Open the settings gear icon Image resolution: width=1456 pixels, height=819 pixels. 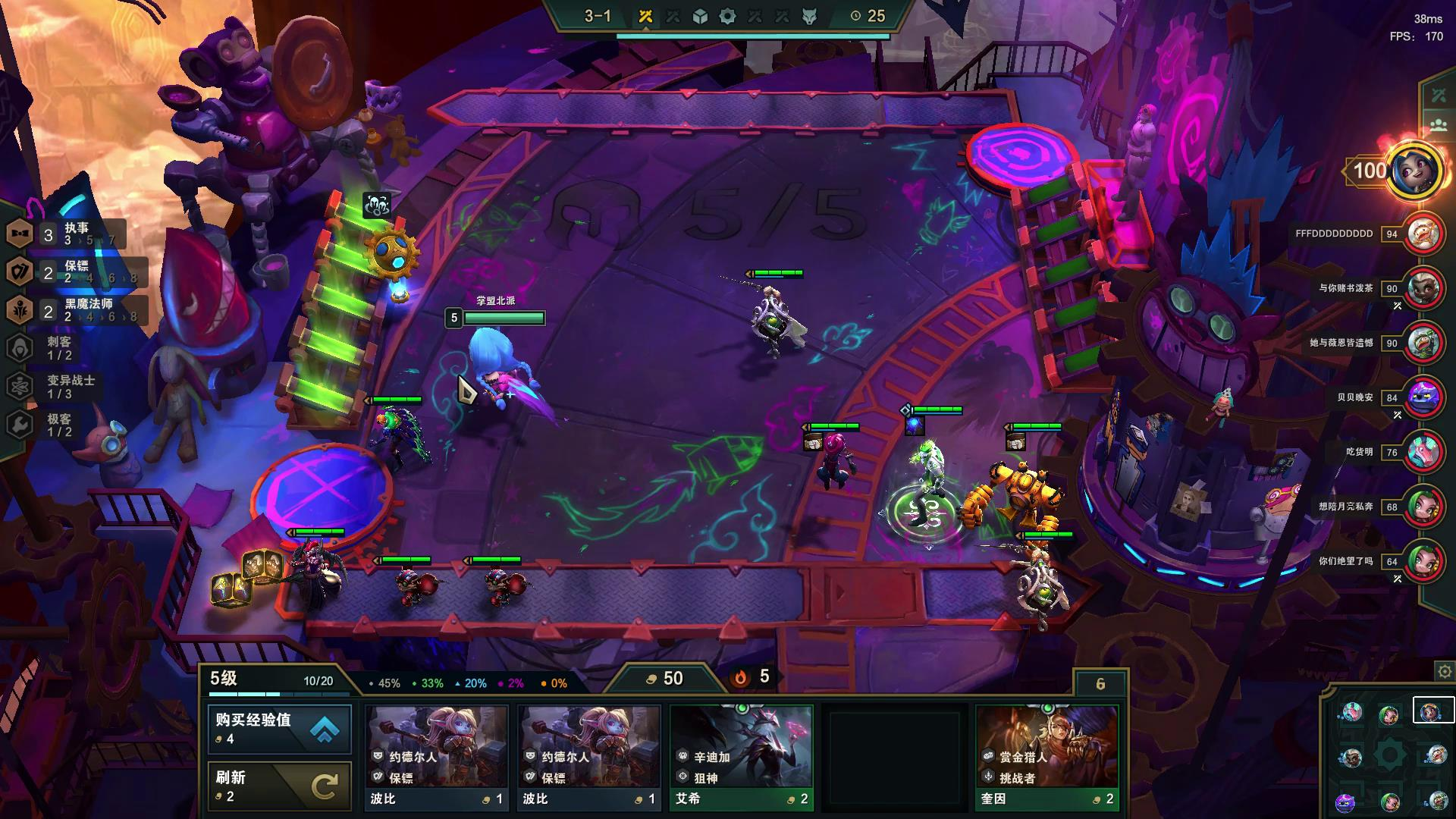[1444, 672]
